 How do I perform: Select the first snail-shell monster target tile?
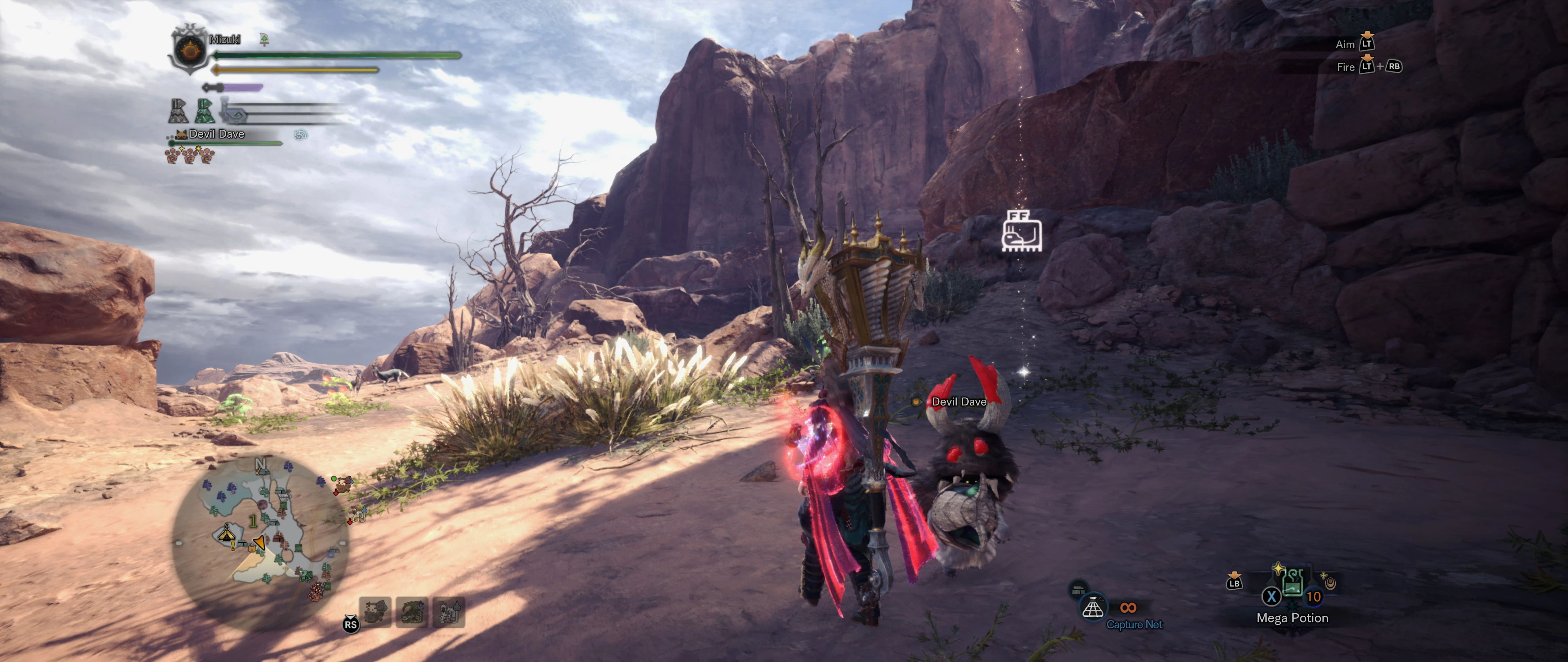coord(375,612)
